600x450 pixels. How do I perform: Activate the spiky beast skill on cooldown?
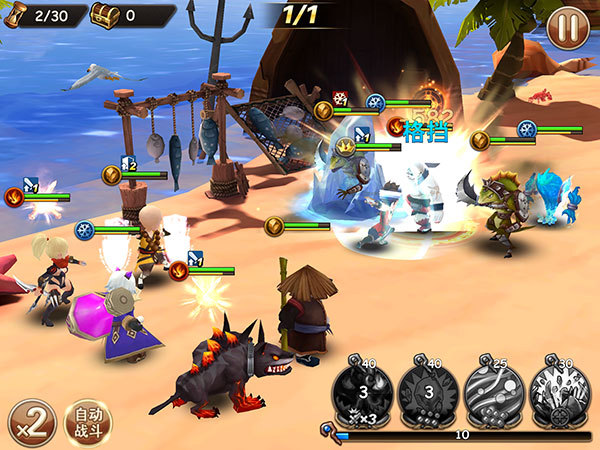point(428,390)
